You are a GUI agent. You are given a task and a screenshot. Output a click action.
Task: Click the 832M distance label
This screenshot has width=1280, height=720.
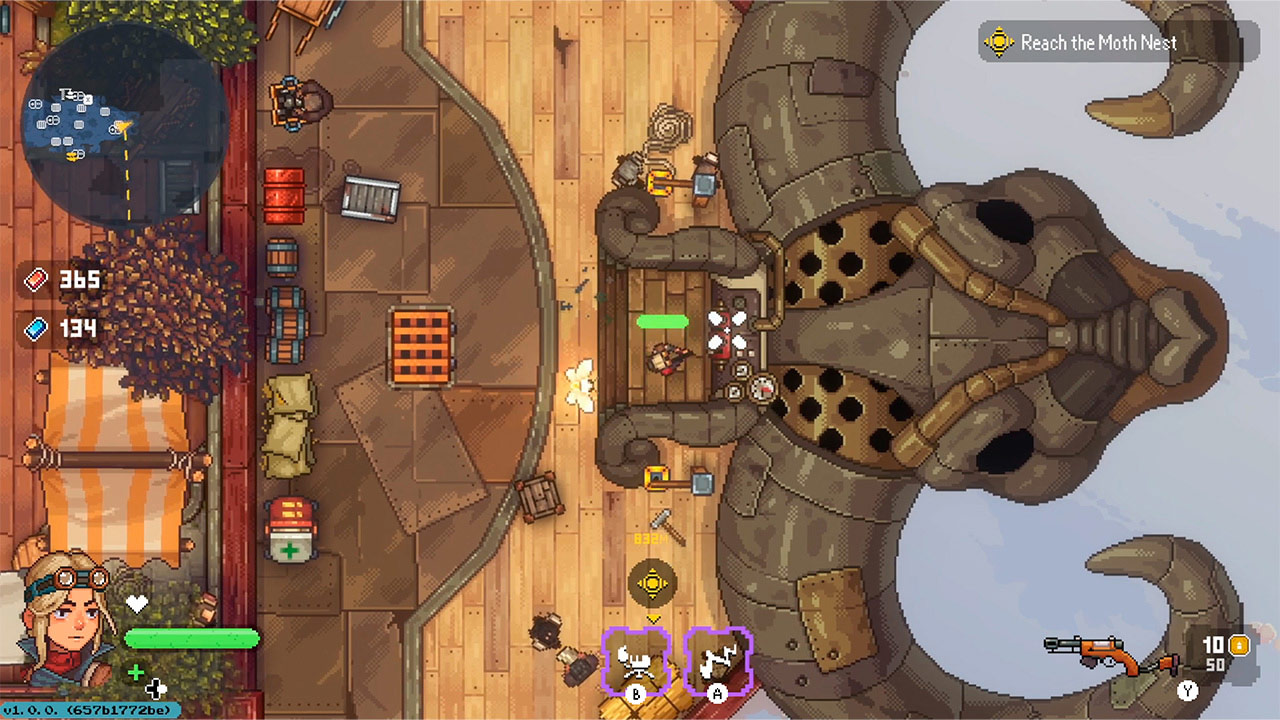click(653, 537)
